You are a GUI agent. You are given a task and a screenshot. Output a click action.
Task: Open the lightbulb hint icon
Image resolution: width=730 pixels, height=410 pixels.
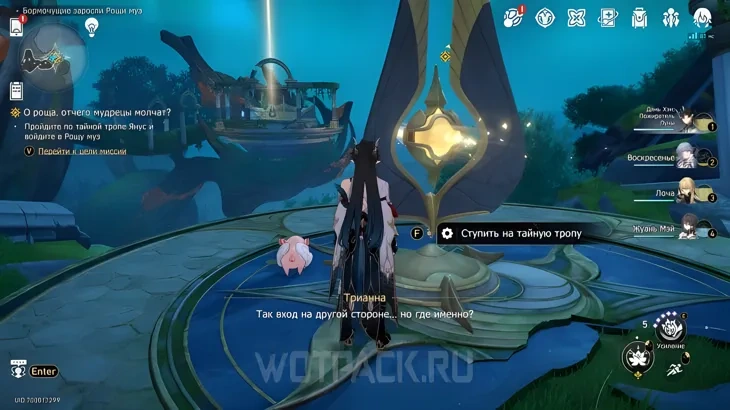point(92,27)
